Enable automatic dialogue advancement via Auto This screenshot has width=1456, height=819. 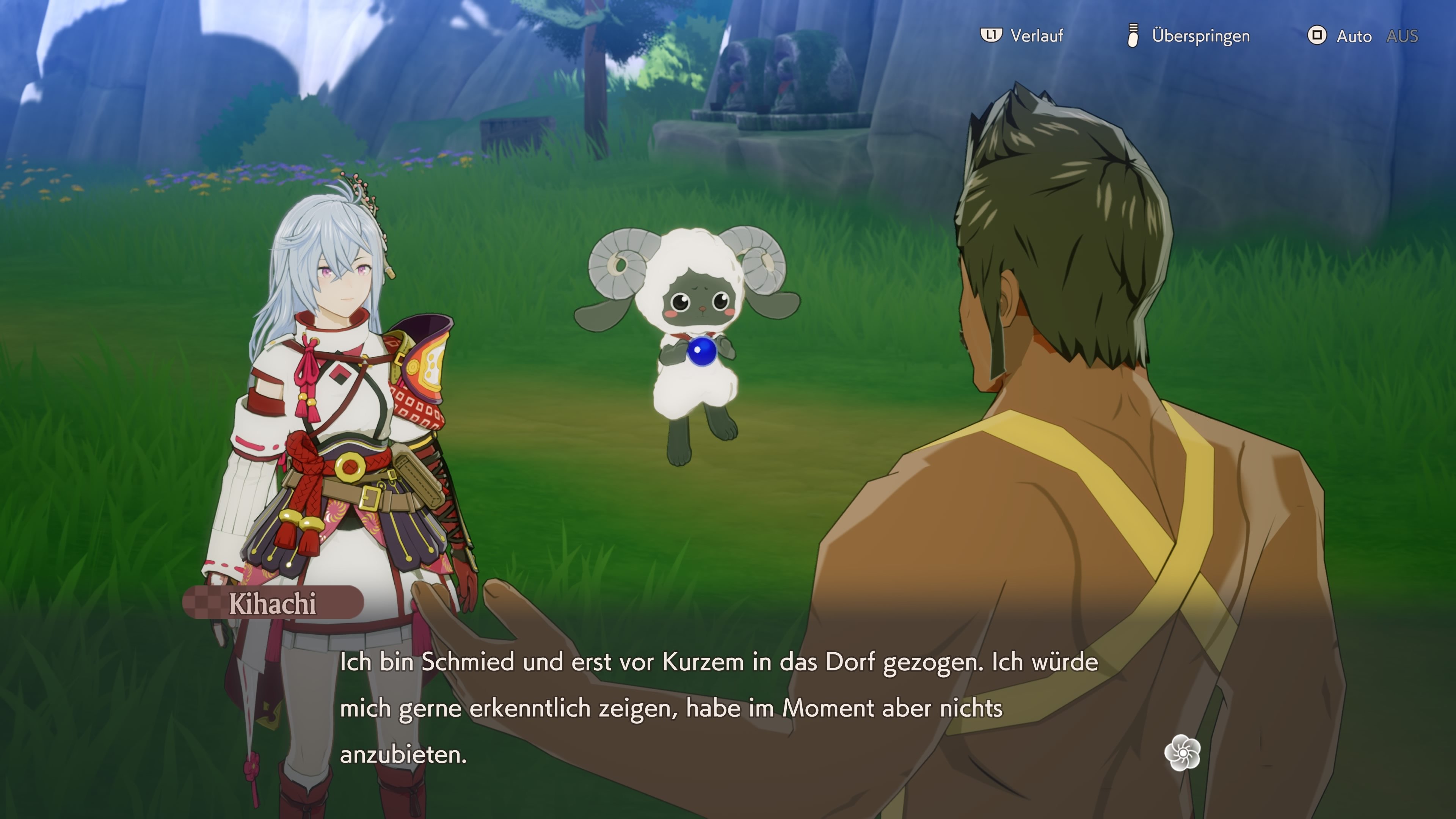point(1354,36)
